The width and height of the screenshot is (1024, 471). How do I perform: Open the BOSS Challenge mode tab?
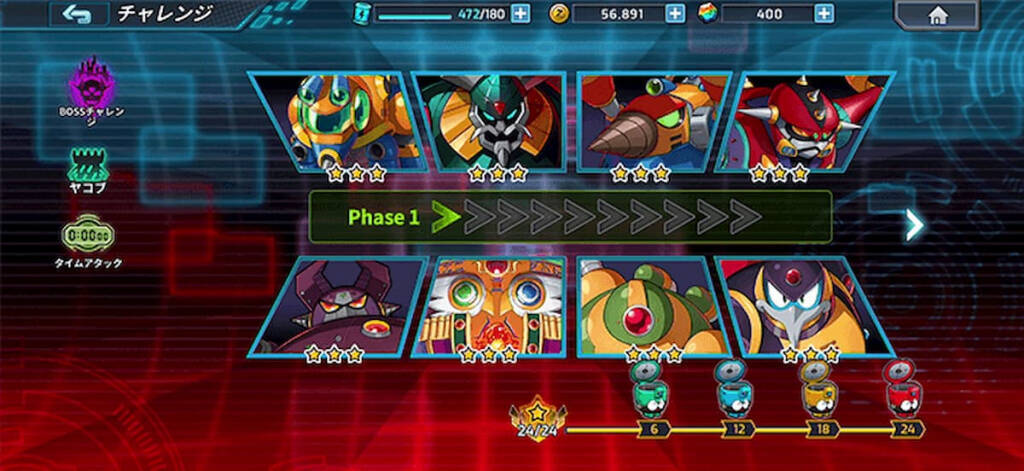[91, 86]
